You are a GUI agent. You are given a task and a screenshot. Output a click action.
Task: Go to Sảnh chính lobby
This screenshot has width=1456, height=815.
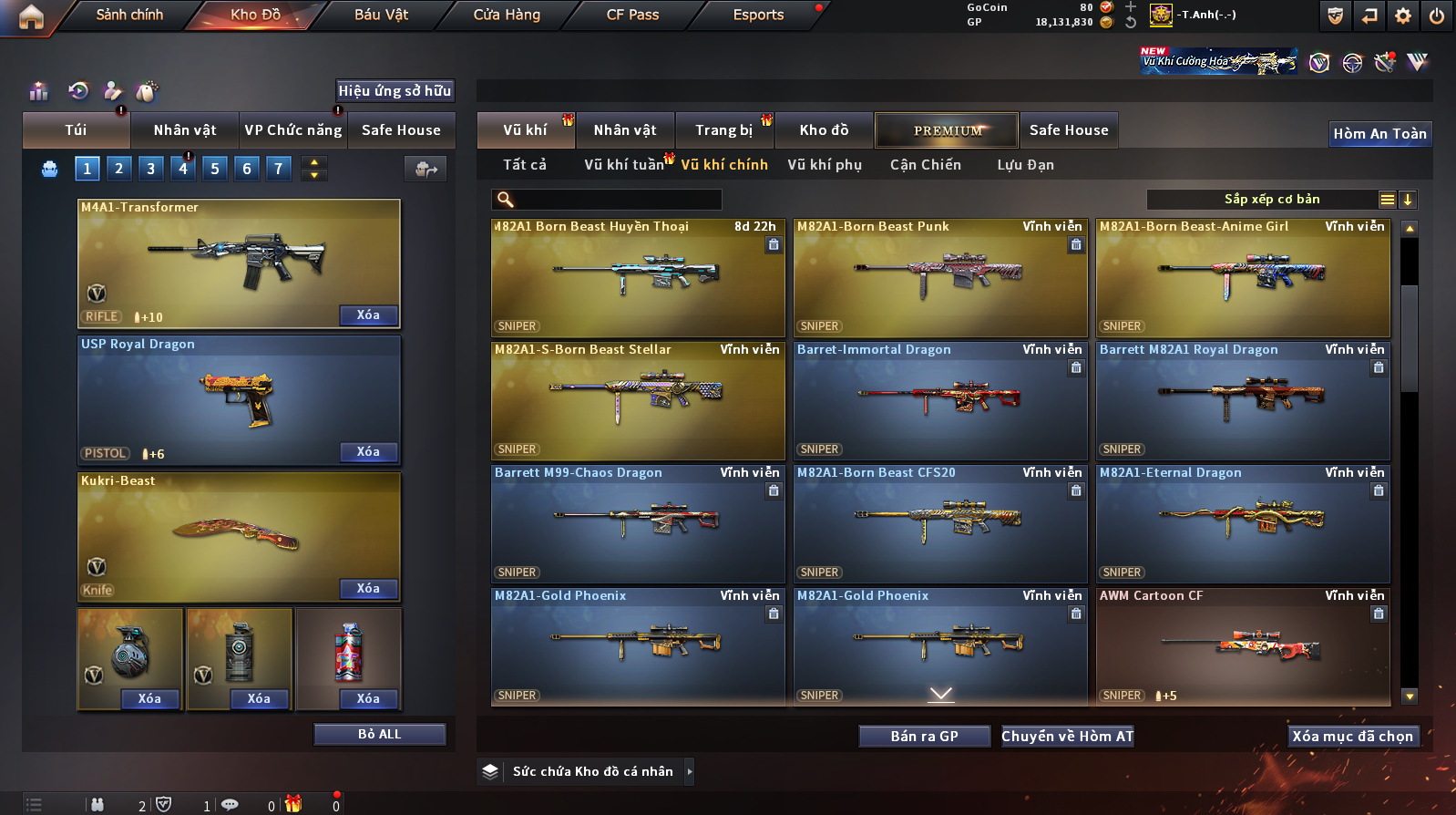tap(129, 15)
